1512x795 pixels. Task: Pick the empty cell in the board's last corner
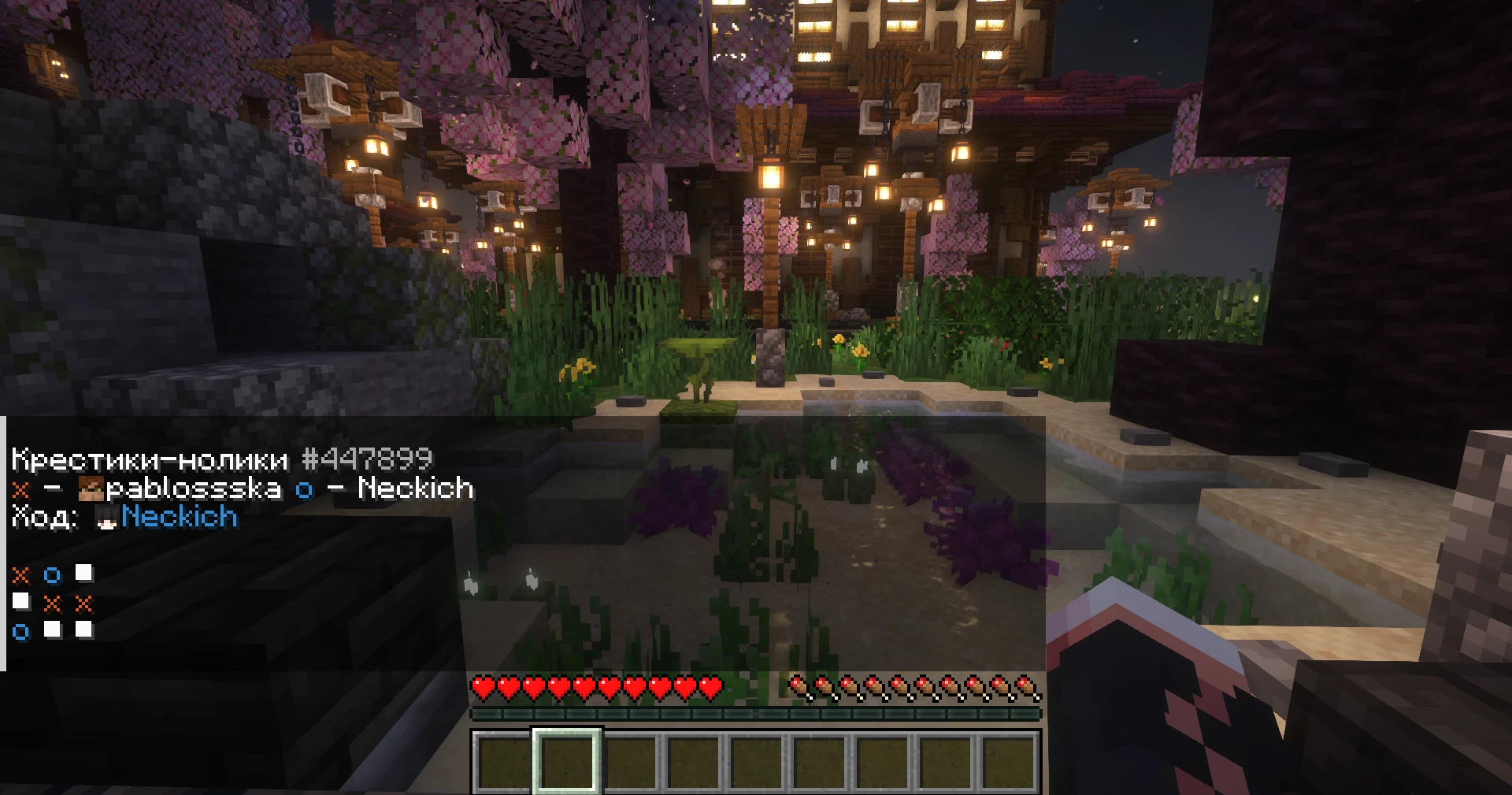pos(83,630)
